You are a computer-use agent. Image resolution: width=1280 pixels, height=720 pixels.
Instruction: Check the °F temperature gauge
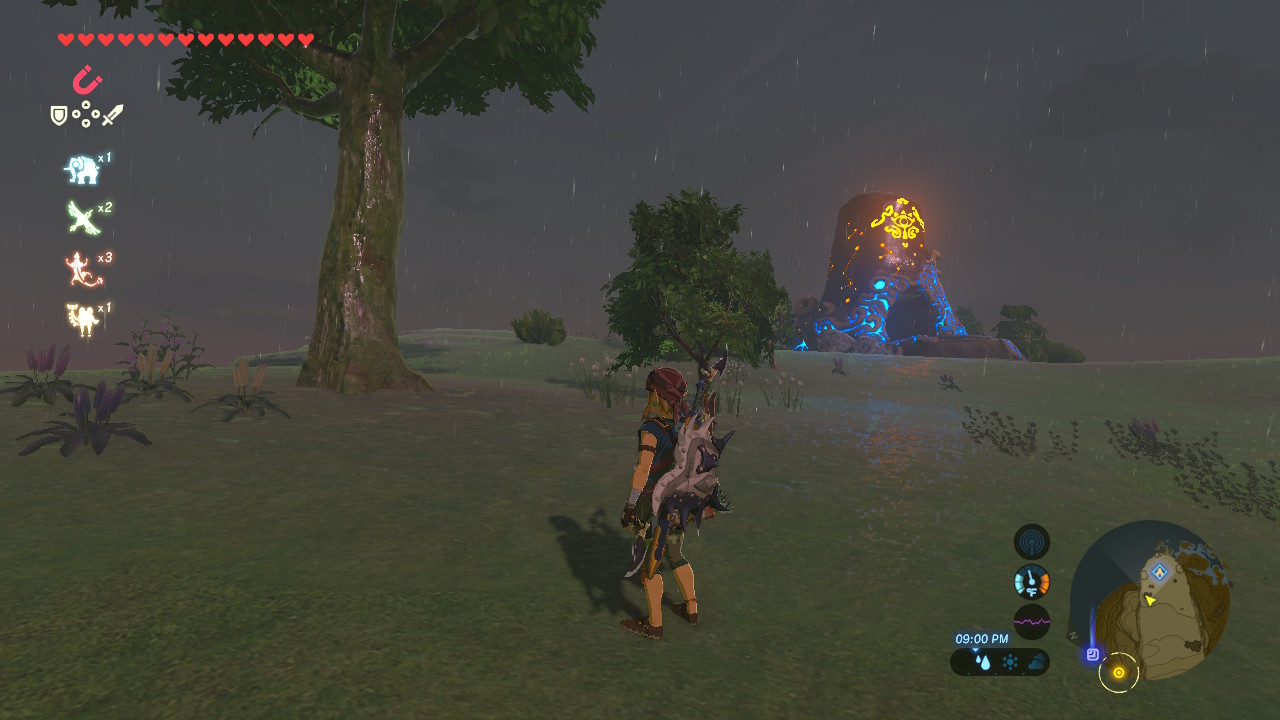pos(1031,581)
